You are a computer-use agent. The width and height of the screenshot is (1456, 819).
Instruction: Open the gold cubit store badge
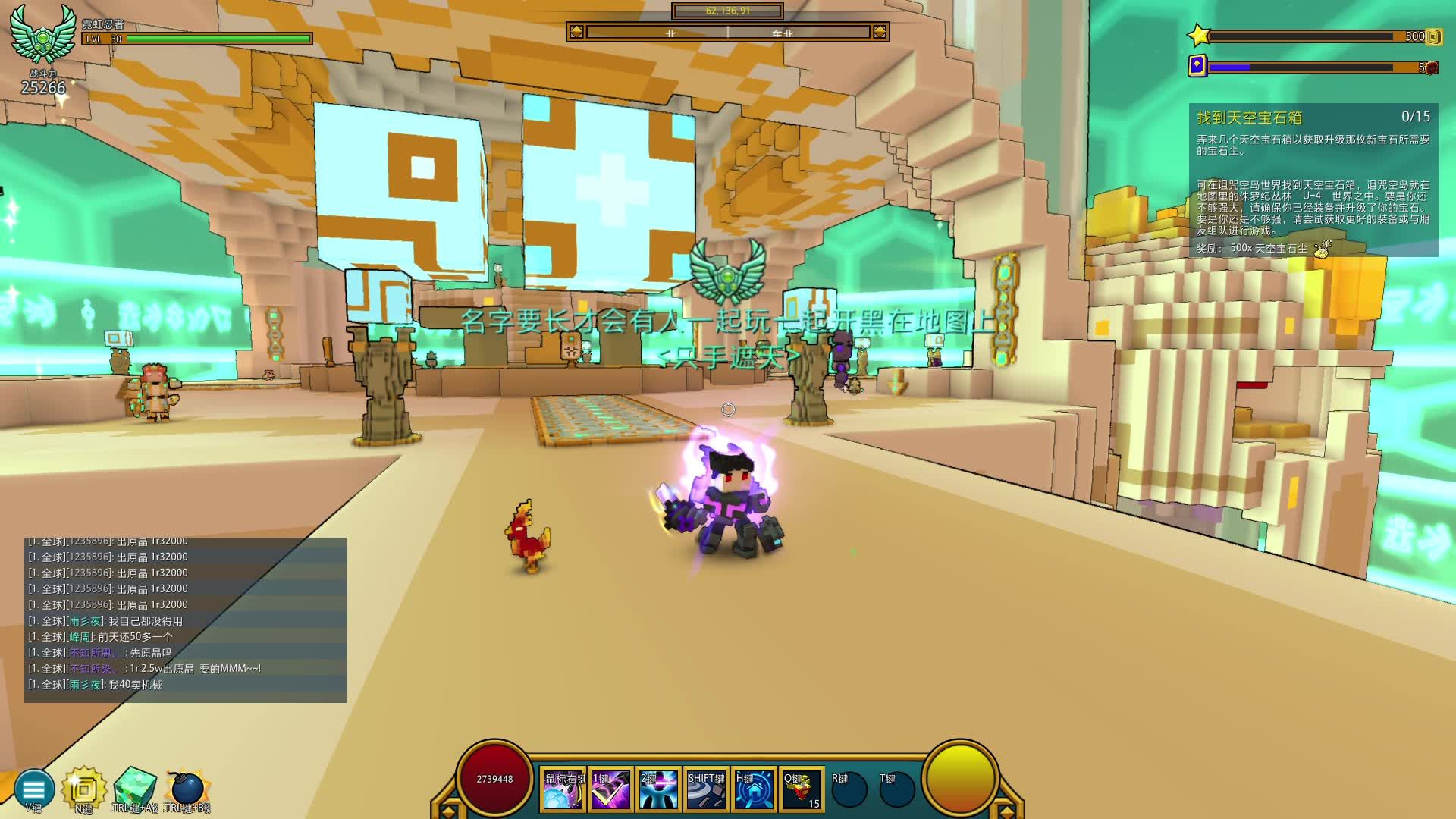83,789
